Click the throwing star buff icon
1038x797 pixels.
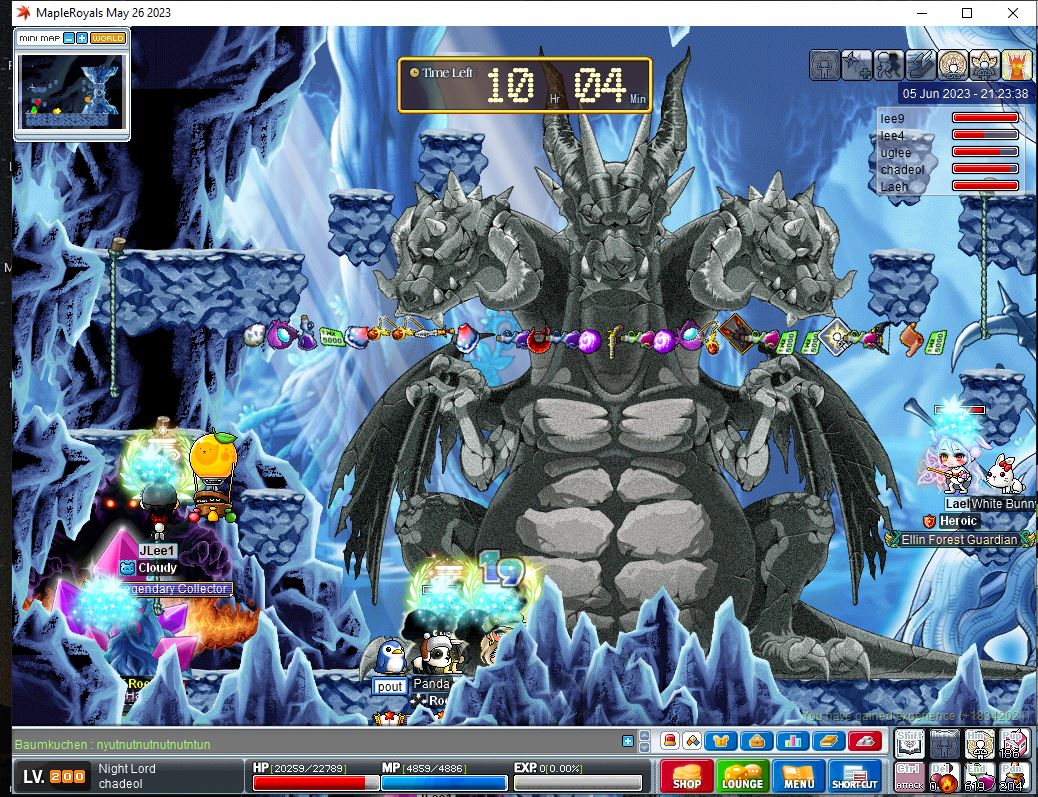(856, 64)
